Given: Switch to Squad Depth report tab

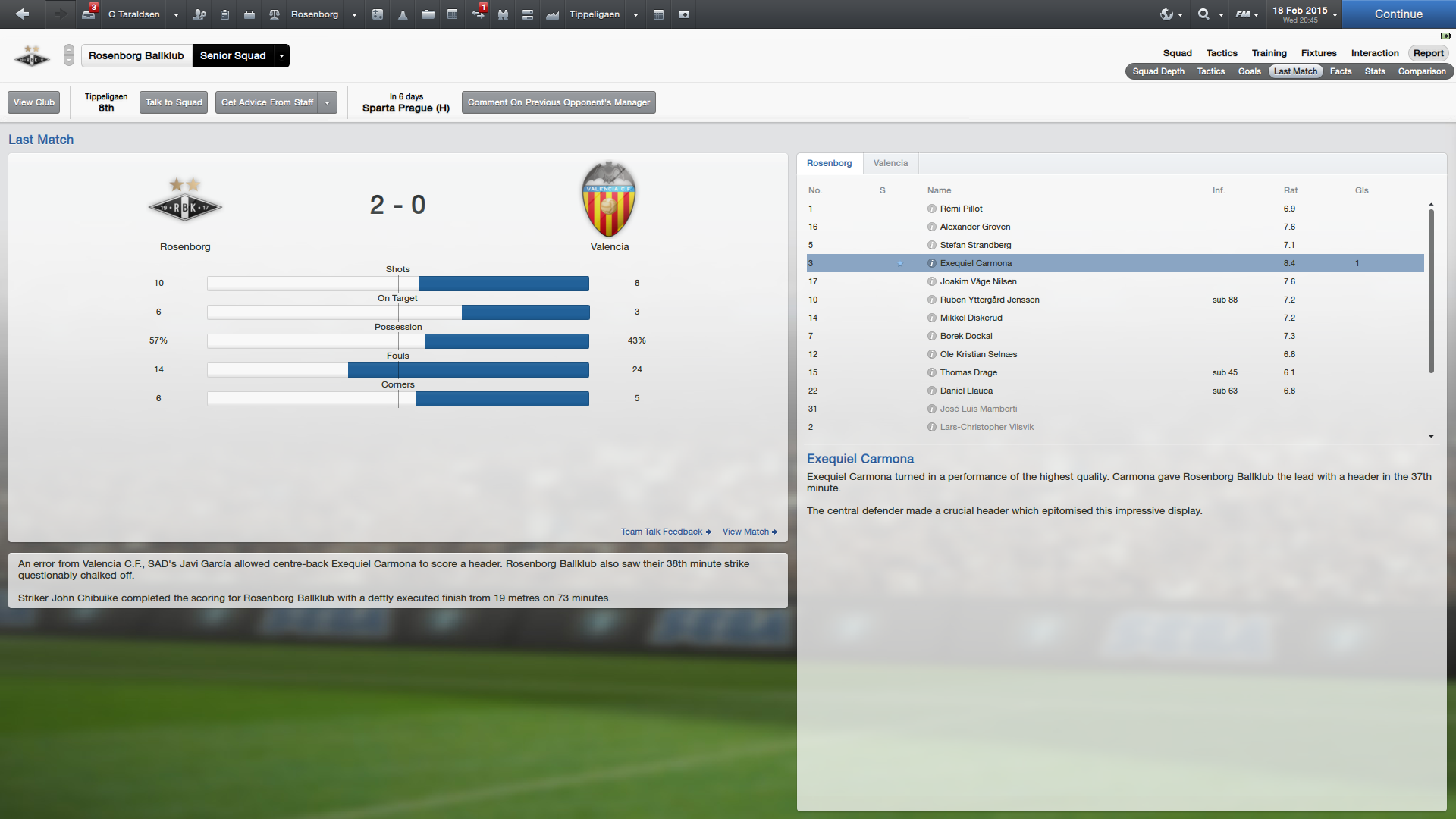Looking at the screenshot, I should point(1158,71).
